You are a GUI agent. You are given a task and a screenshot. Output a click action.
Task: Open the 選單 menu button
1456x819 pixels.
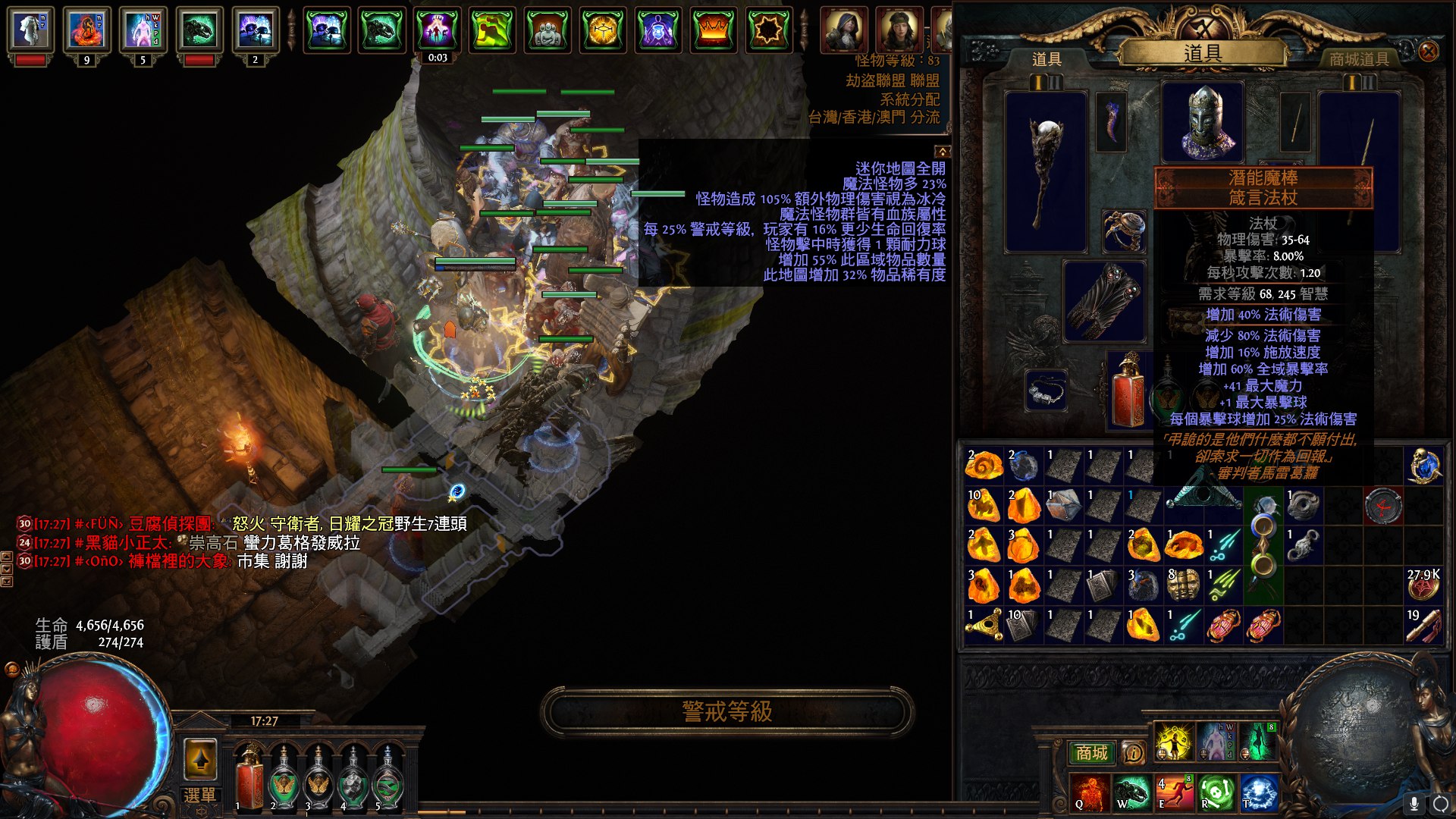[199, 795]
